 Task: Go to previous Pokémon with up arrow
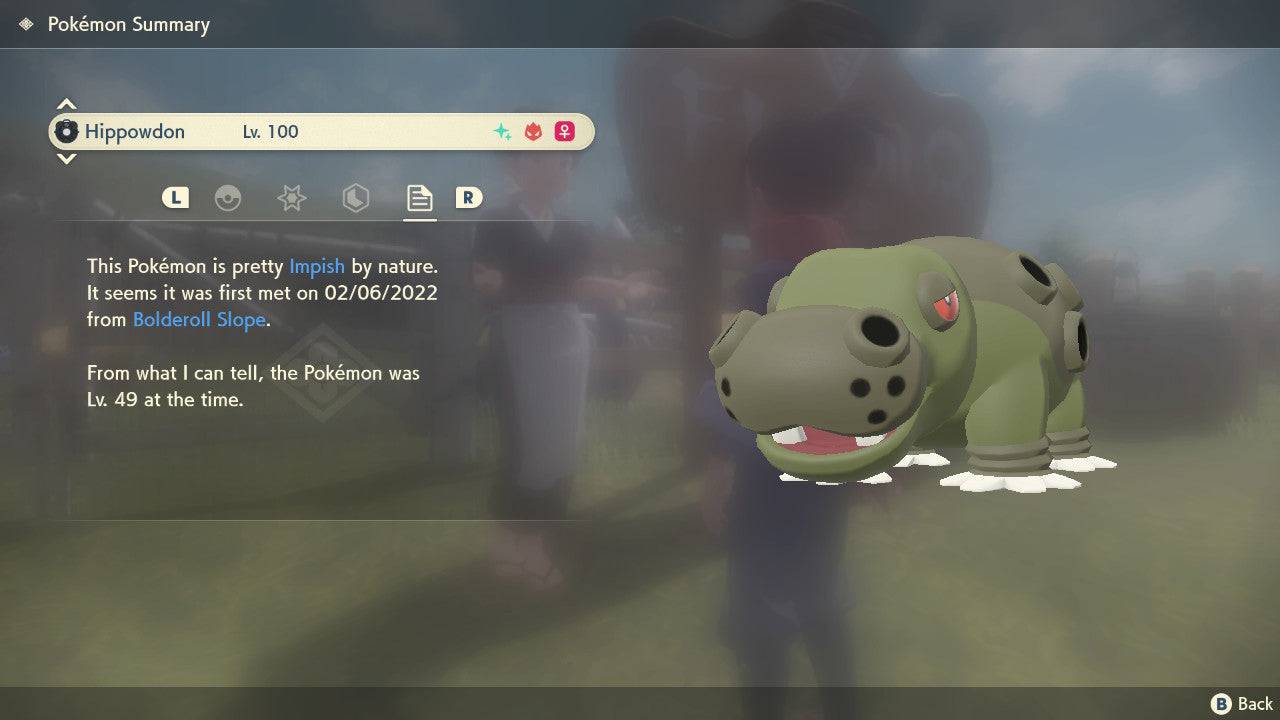pos(66,104)
